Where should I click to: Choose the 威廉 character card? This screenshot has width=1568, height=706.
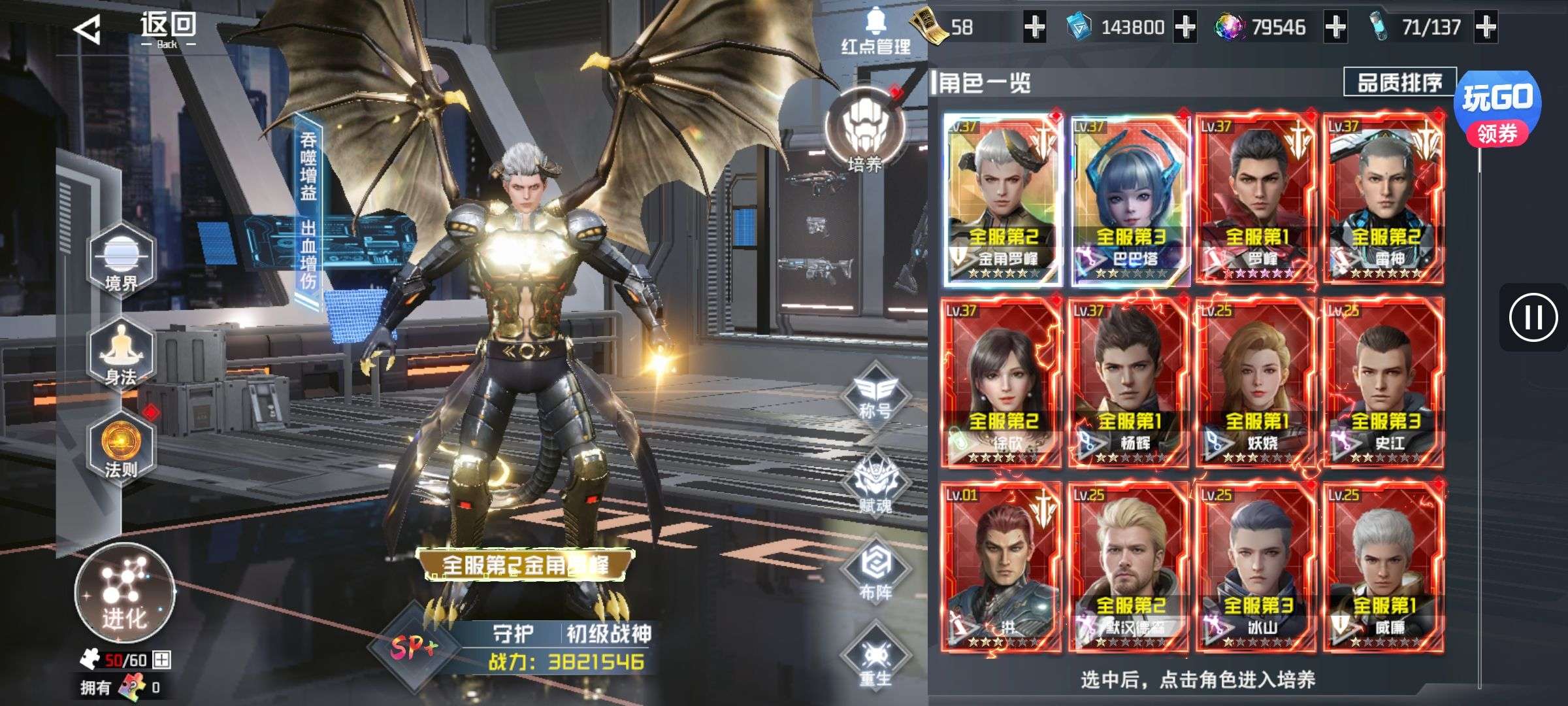(1384, 567)
